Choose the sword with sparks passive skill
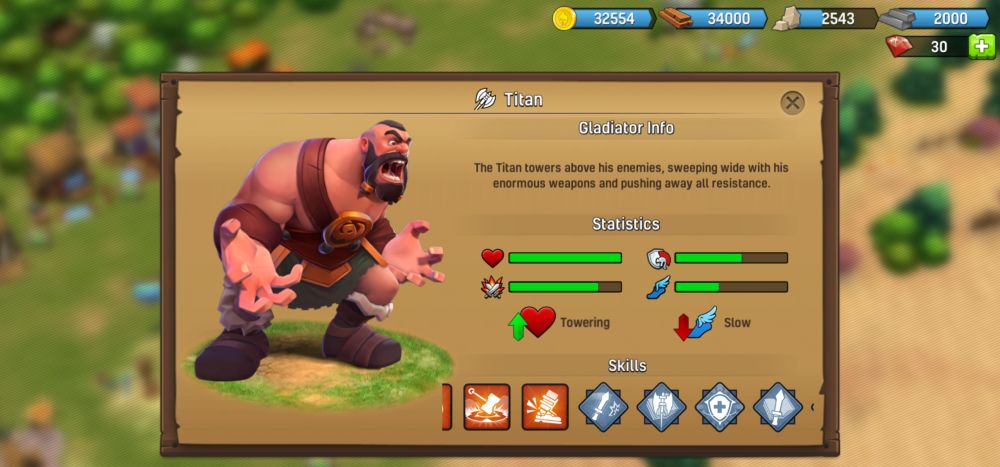Image resolution: width=1000 pixels, height=467 pixels. click(603, 406)
